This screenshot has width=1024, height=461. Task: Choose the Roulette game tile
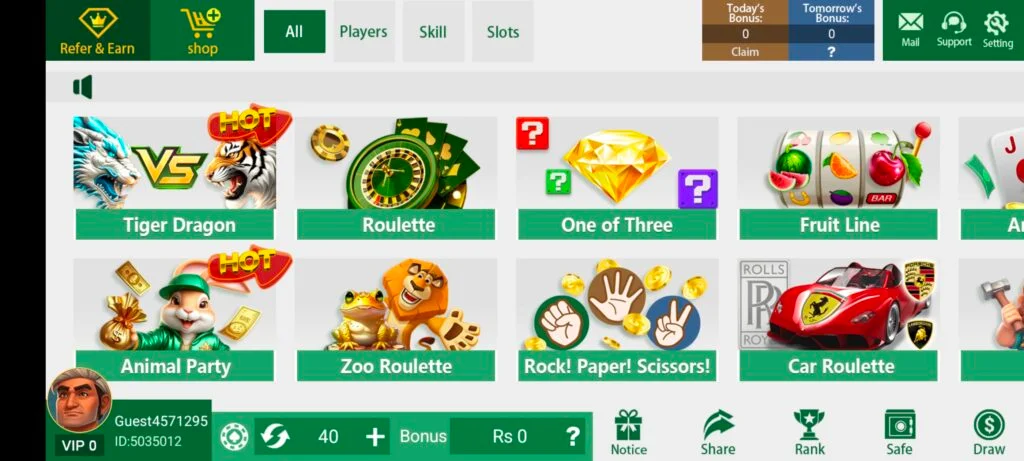click(x=397, y=178)
